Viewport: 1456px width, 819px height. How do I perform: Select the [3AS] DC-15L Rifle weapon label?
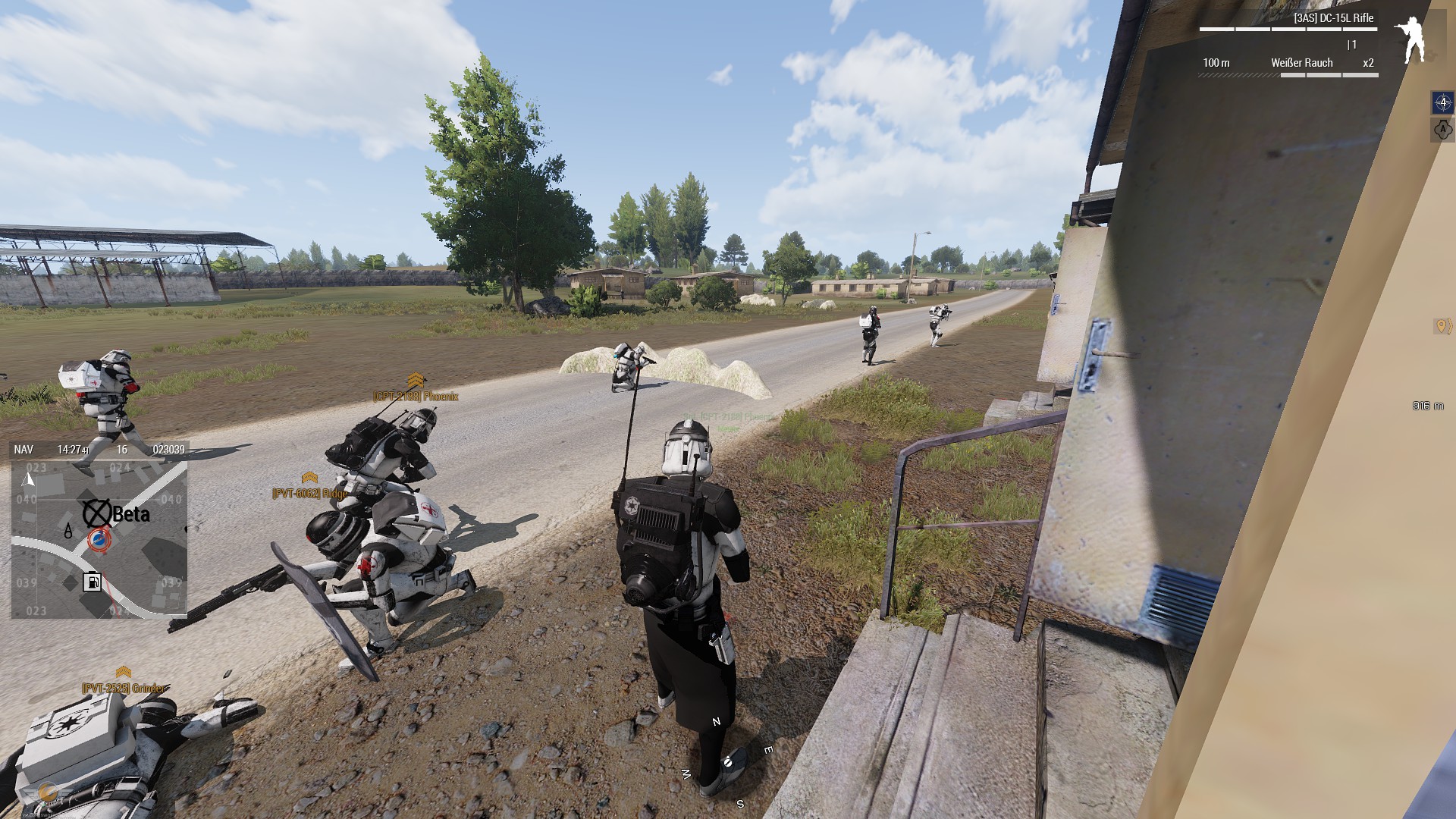coord(1333,18)
